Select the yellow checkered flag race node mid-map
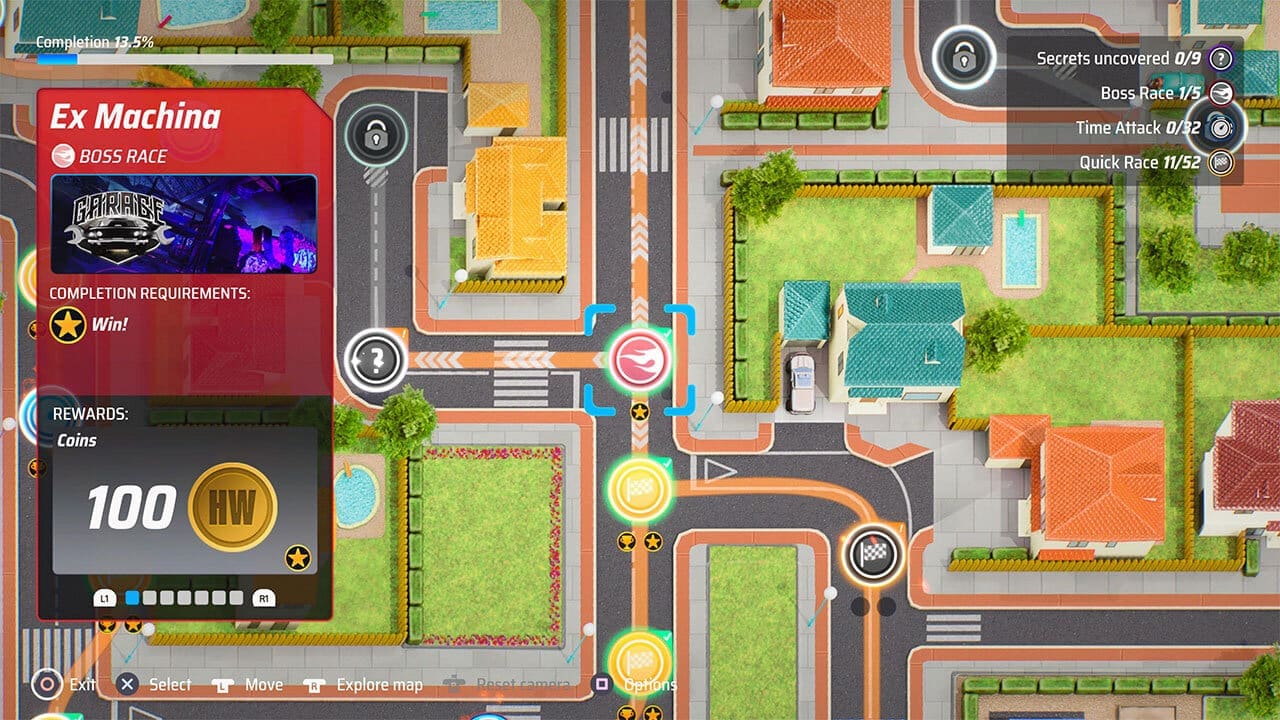This screenshot has height=720, width=1280. coord(638,490)
